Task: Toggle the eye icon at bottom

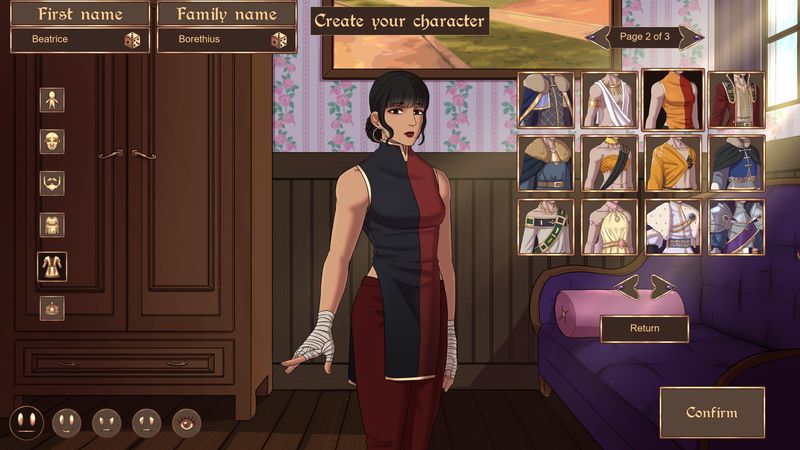Action: coord(186,422)
